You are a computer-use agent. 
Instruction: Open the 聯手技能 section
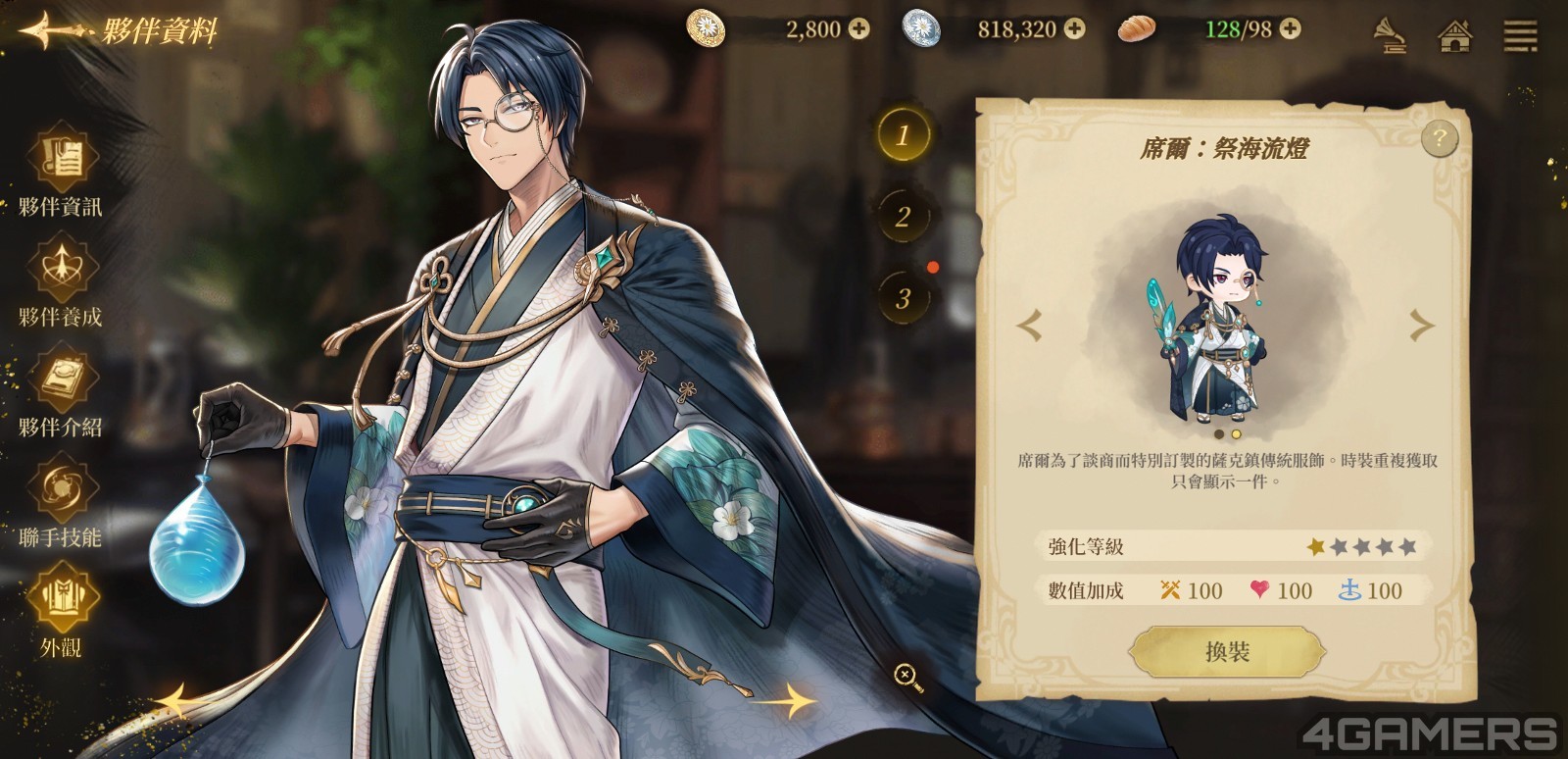click(61, 500)
